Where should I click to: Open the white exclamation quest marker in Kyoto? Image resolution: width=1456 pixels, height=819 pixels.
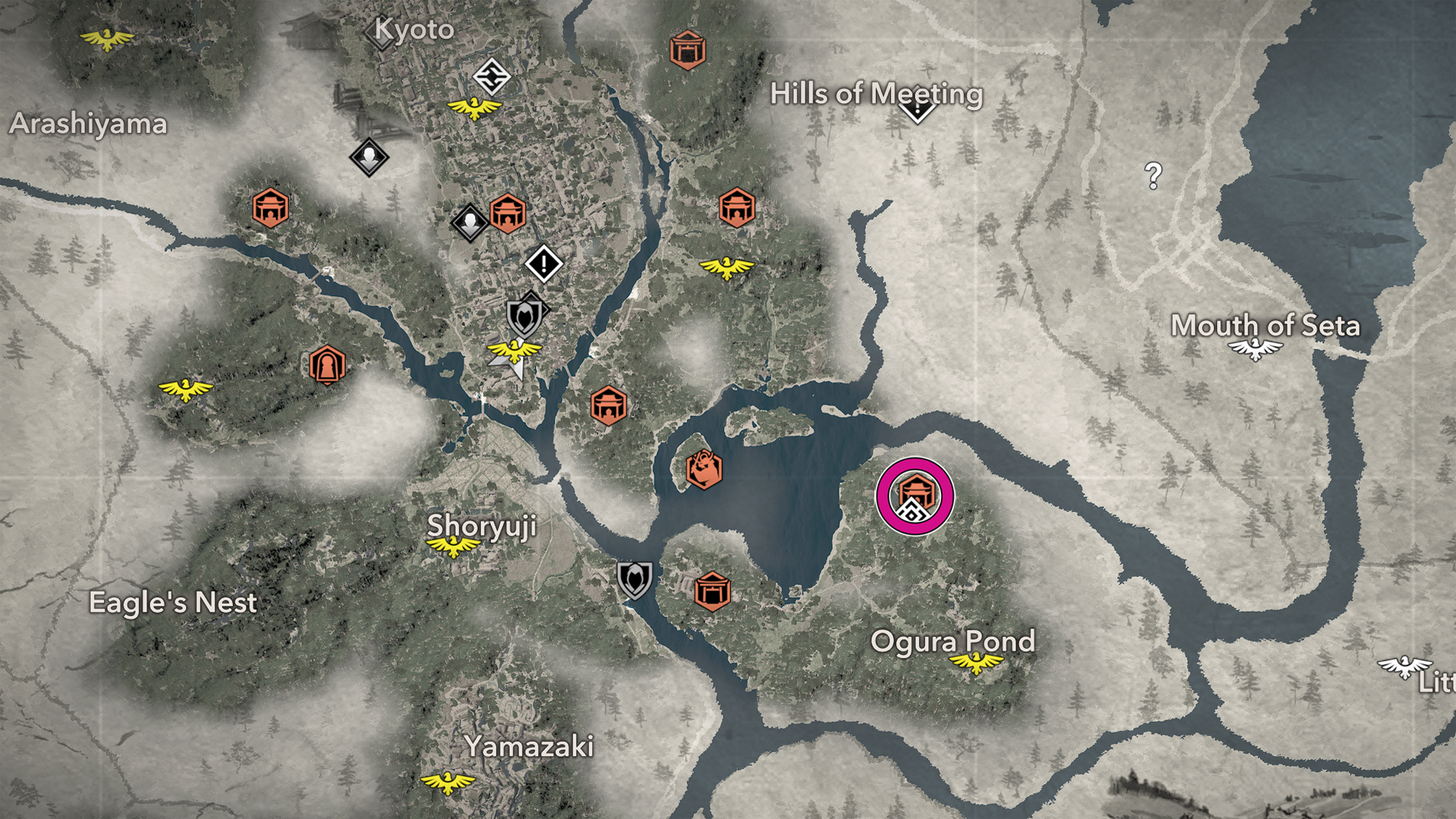tap(544, 264)
